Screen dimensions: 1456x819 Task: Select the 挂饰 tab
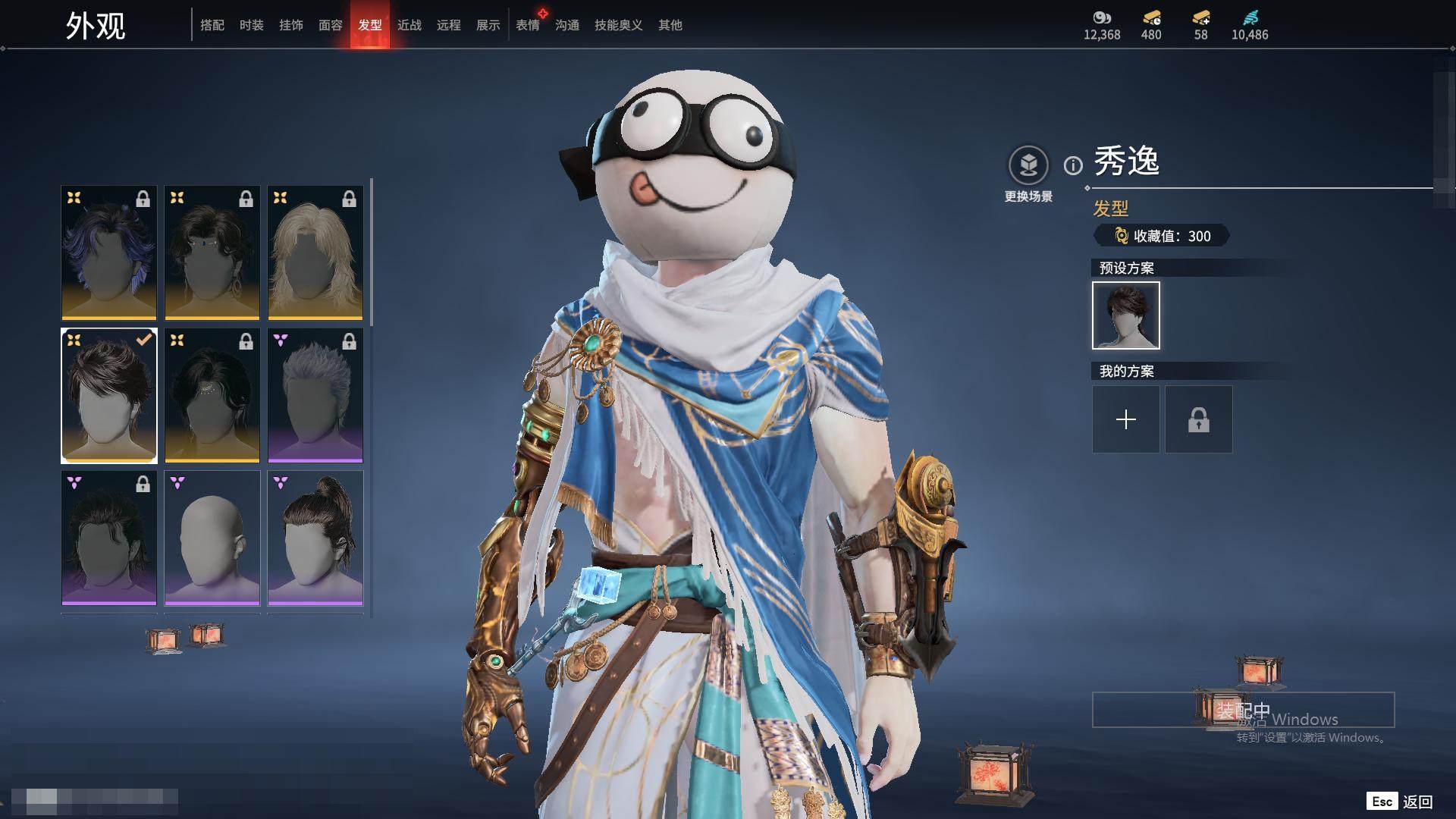click(x=290, y=25)
